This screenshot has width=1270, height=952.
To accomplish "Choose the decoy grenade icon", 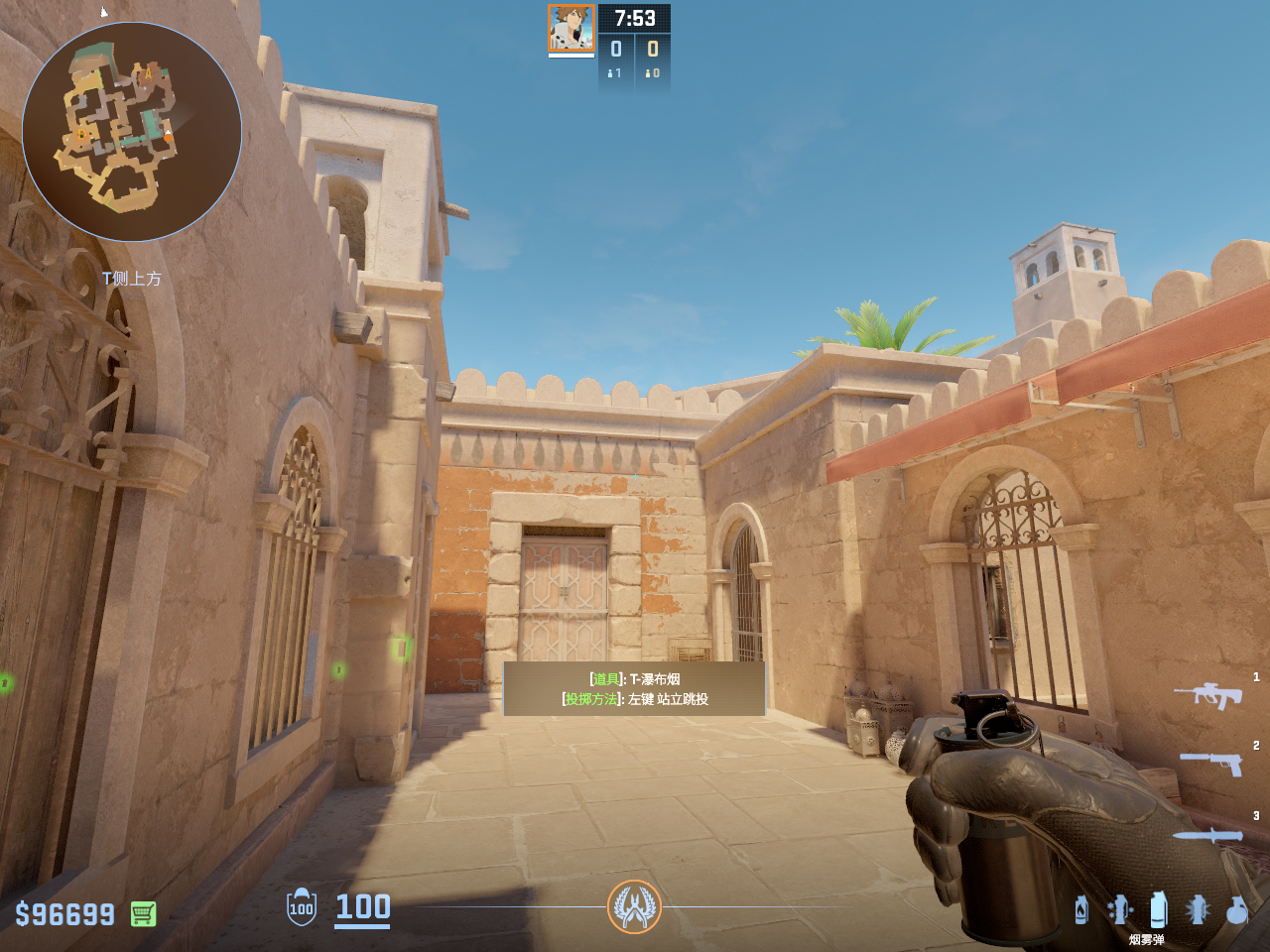I will coord(1120,909).
